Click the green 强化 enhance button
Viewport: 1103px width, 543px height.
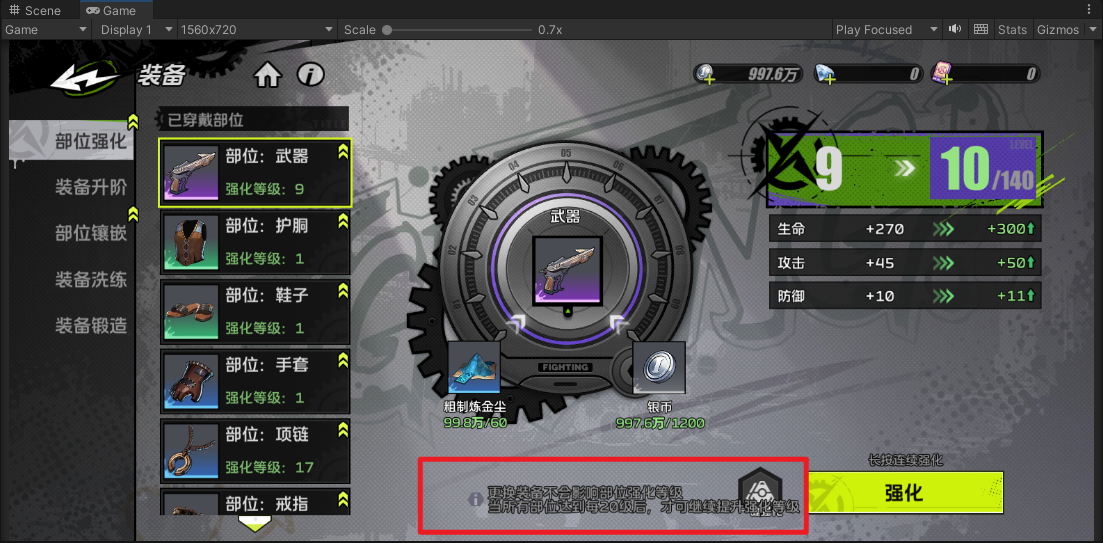904,493
